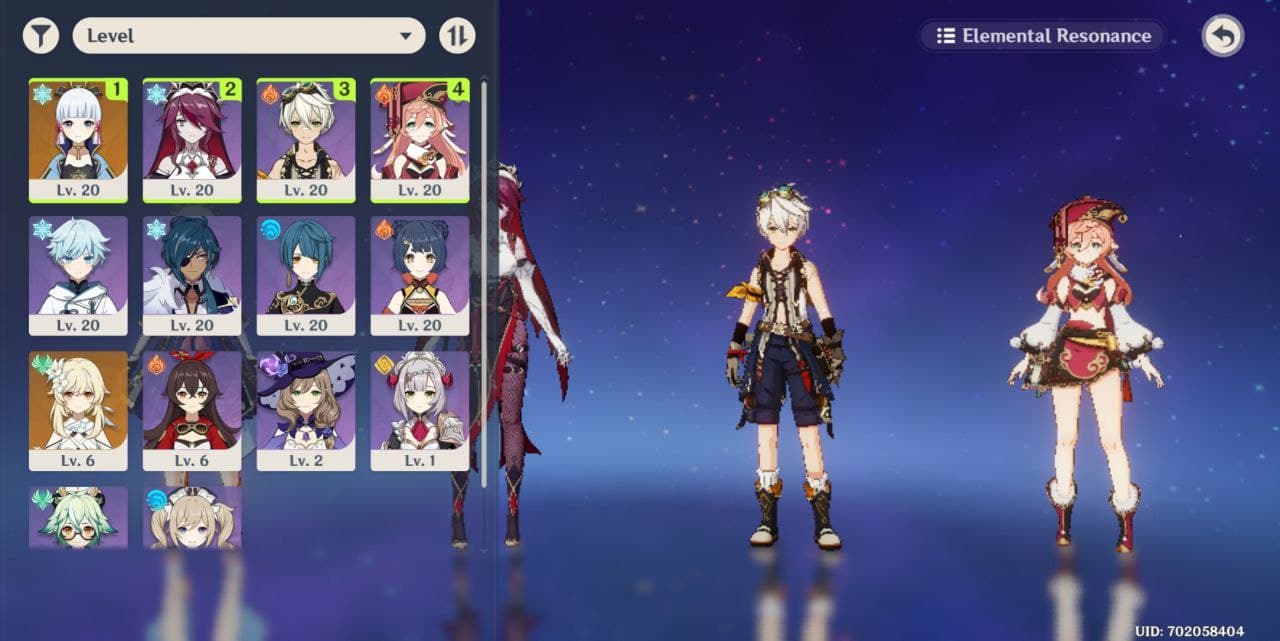This screenshot has height=641, width=1280.
Task: Open the Elemental Resonance panel
Action: tap(1042, 36)
